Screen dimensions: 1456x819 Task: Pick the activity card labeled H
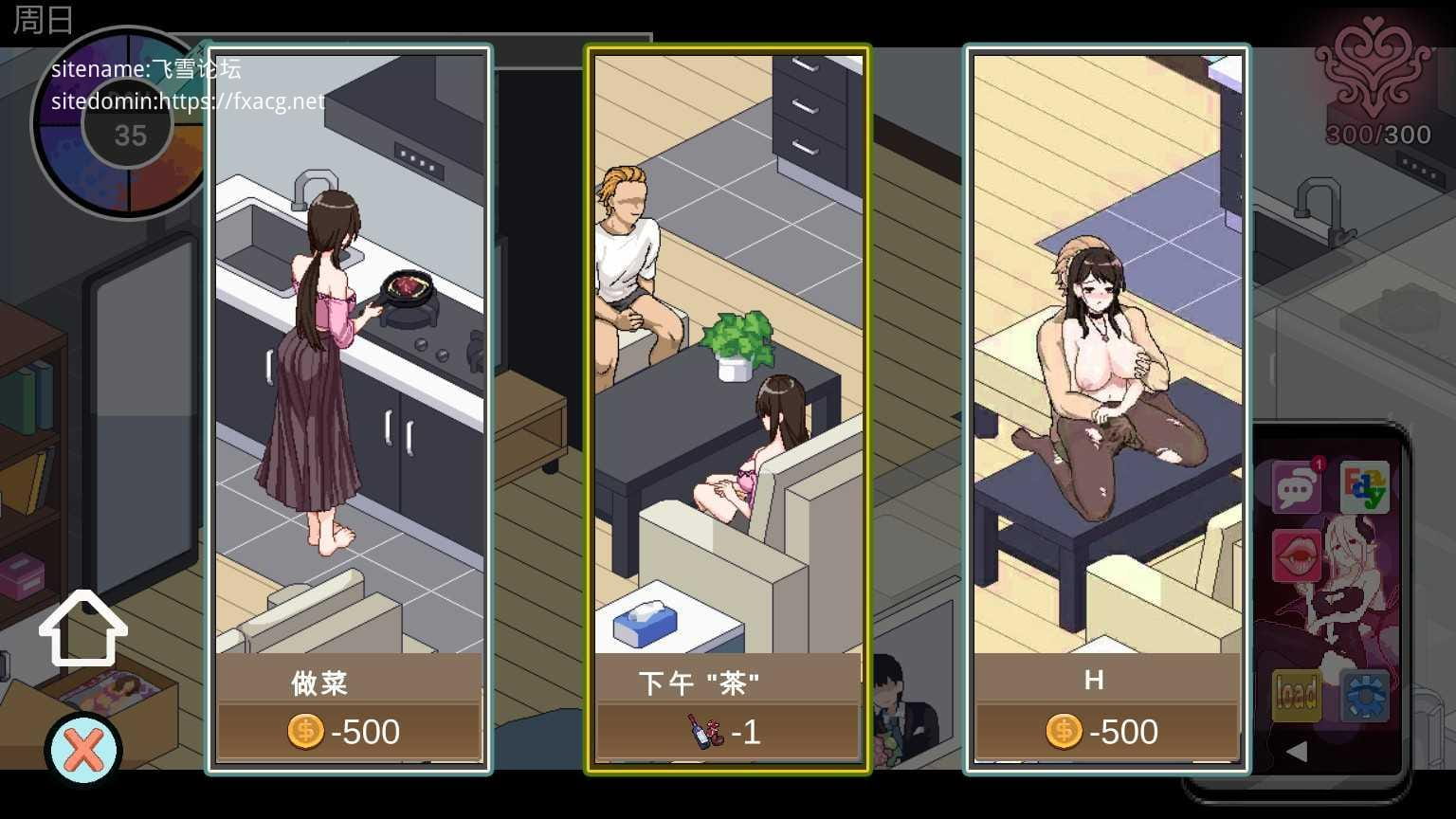(x=1106, y=409)
